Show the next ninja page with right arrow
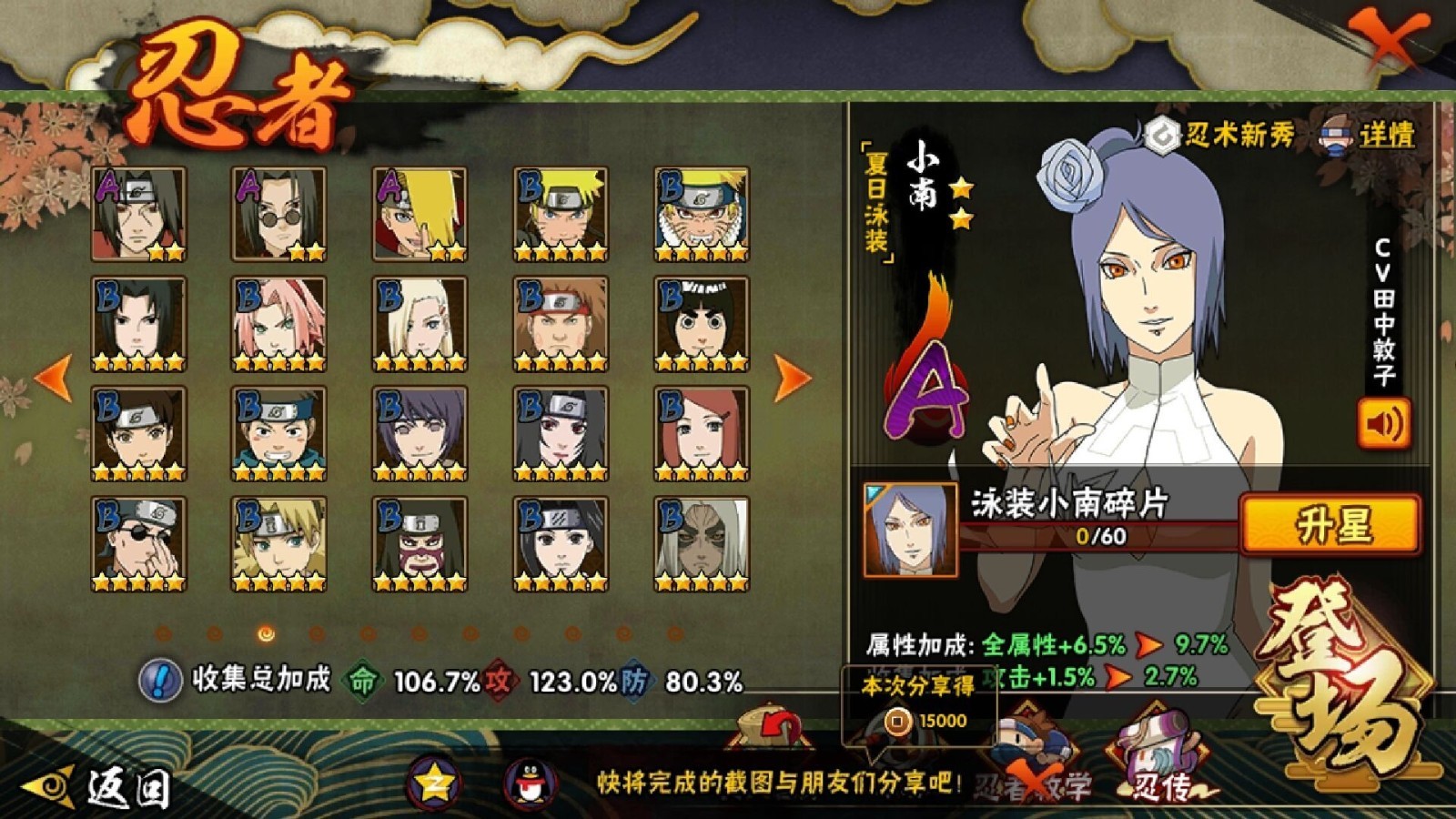Viewport: 1456px width, 819px height. [x=791, y=376]
